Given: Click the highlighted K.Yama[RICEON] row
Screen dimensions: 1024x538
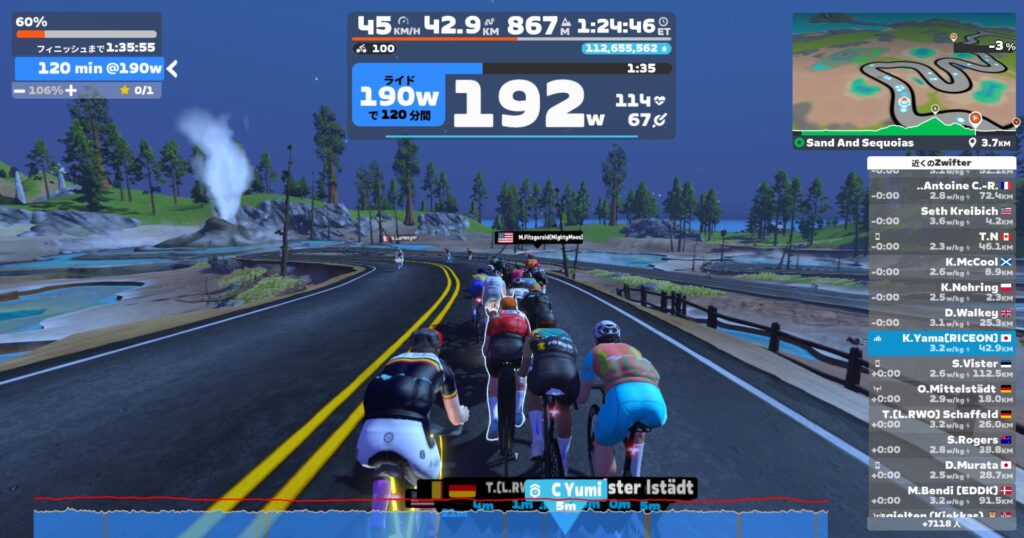Looking at the screenshot, I should click(x=941, y=343).
